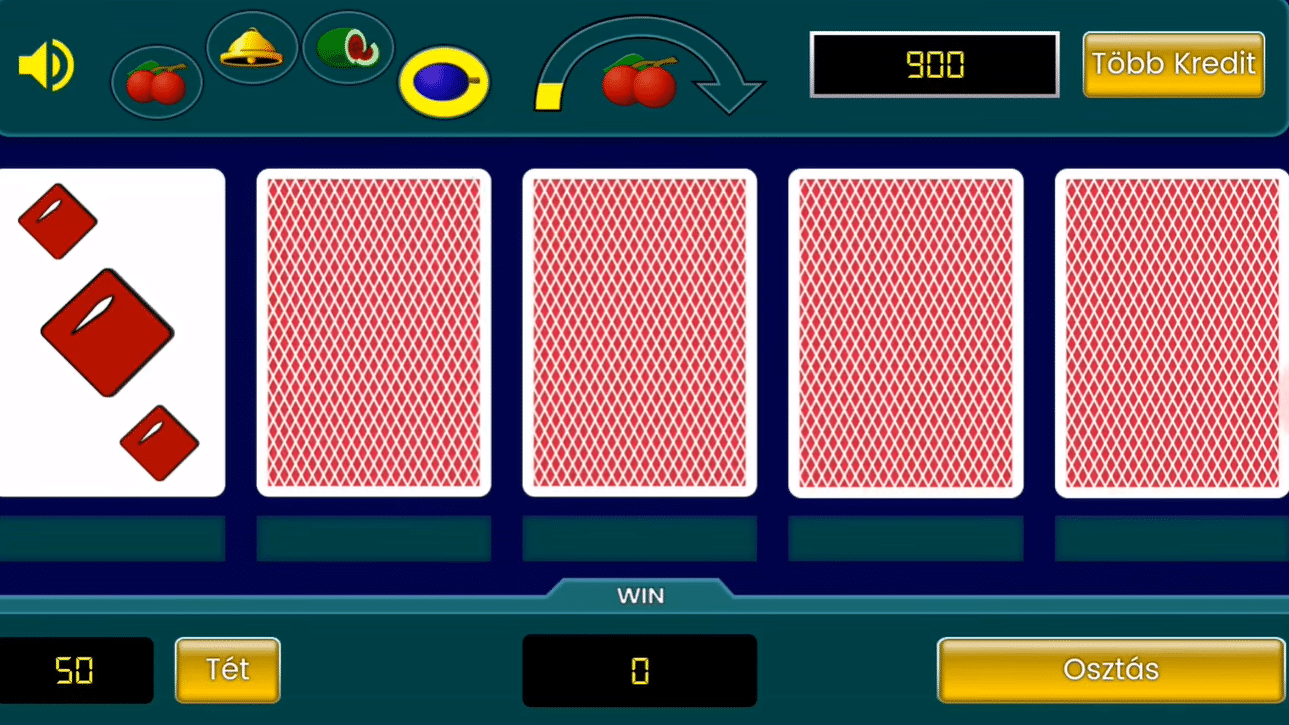Click the WIN amount display showing 0
1289x725 pixels.
639,670
